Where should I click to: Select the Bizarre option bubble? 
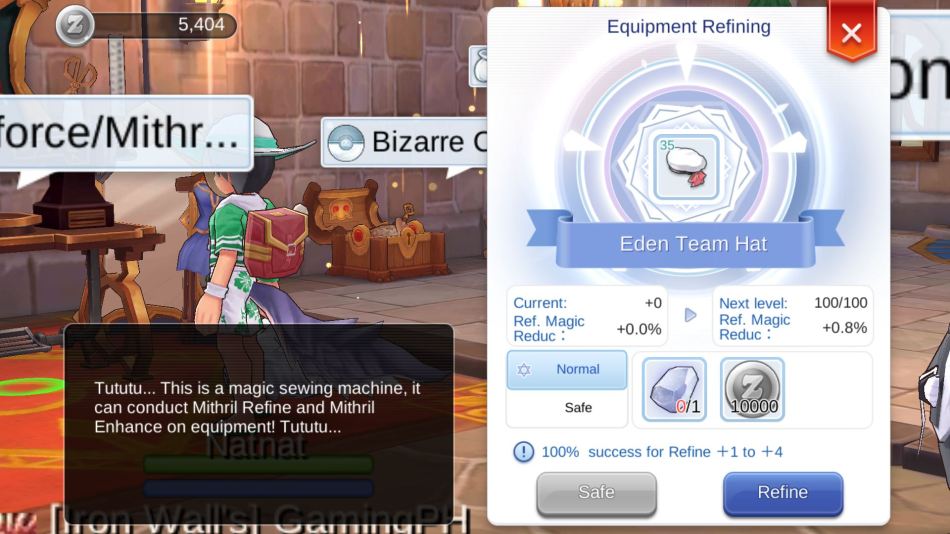pyautogui.click(x=405, y=142)
